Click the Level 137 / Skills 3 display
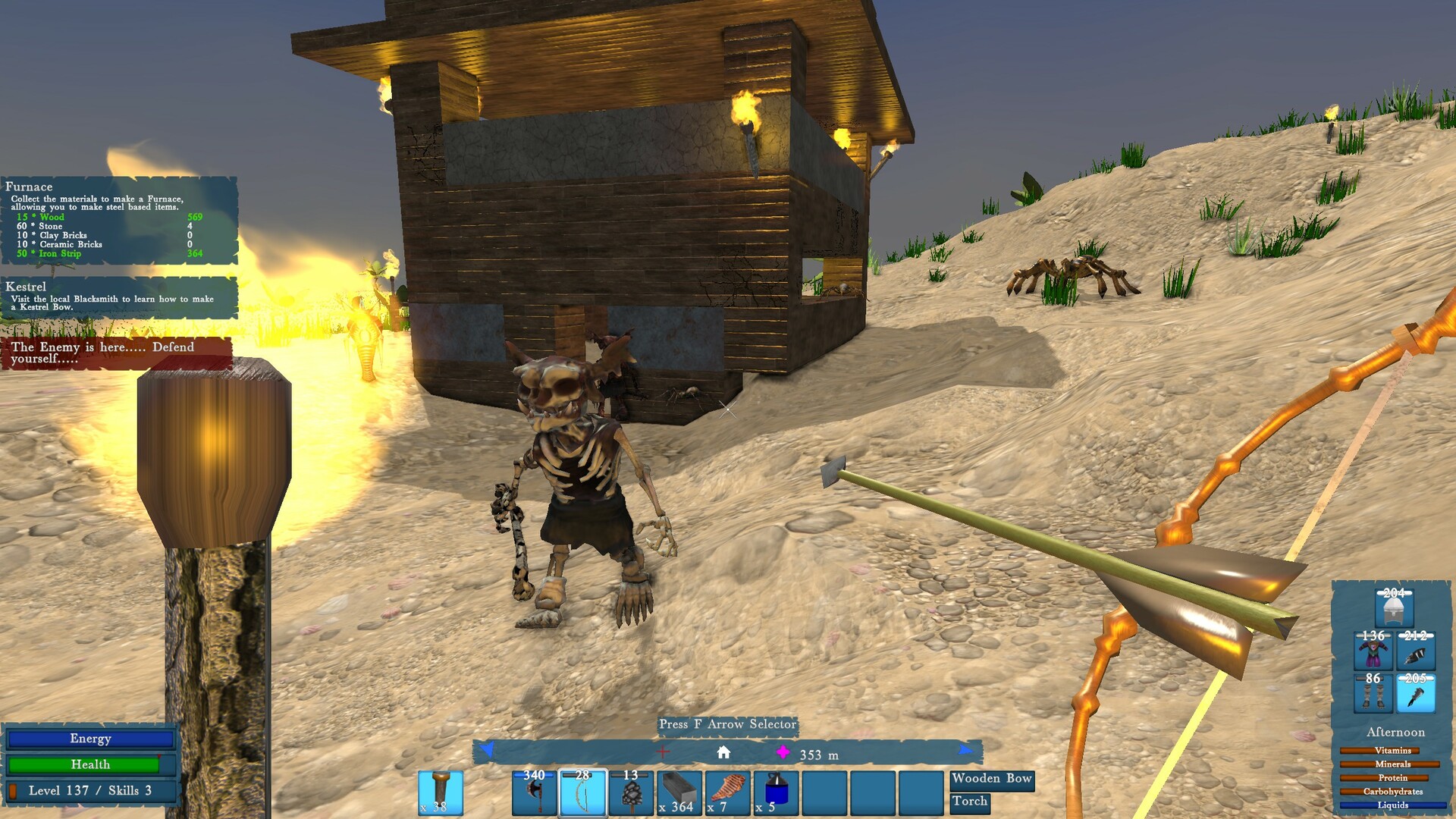1456x819 pixels. click(x=89, y=789)
